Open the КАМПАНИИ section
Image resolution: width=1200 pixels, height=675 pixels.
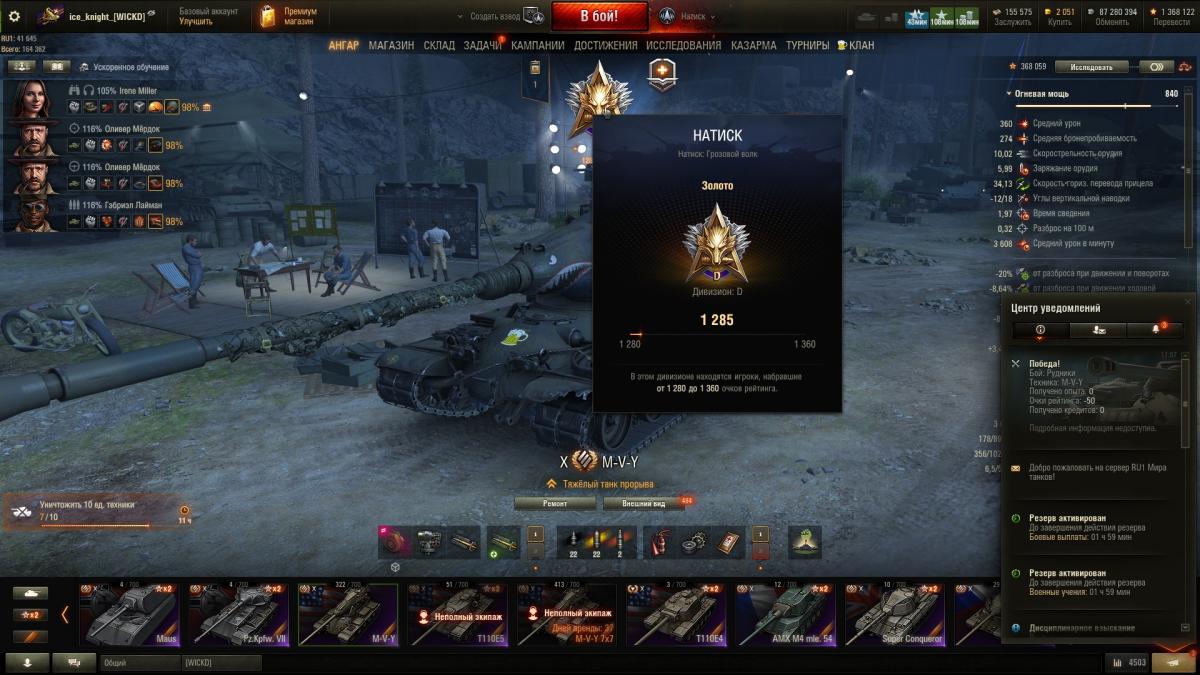pyautogui.click(x=537, y=45)
